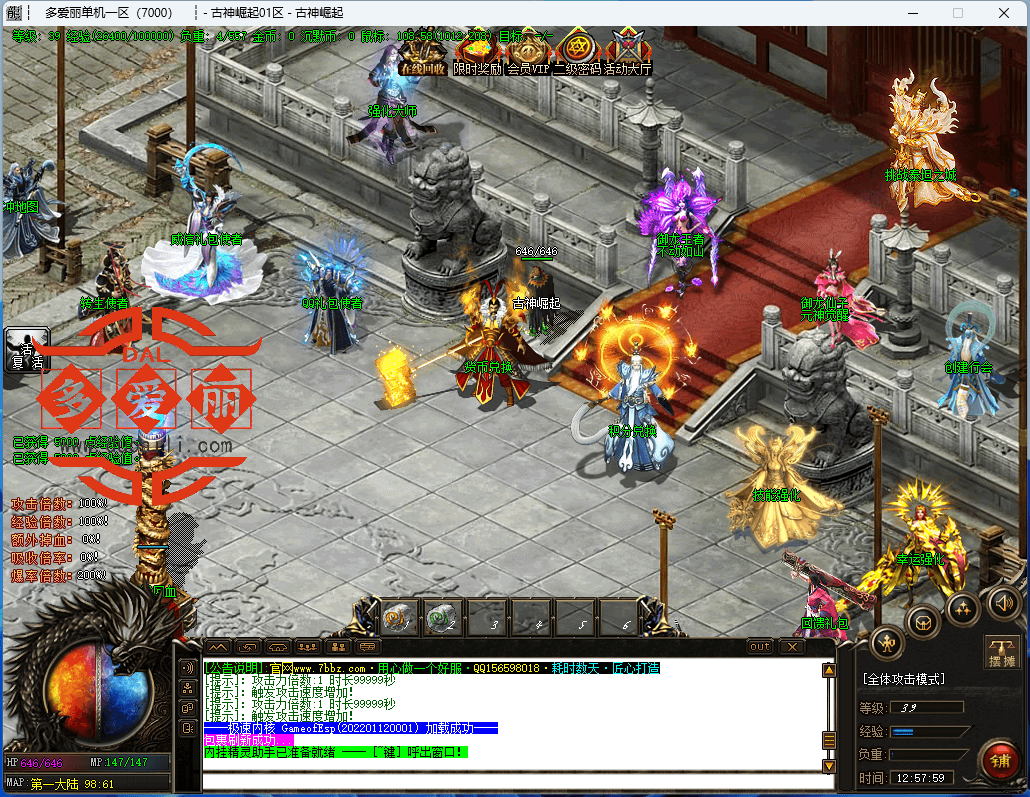The width and height of the screenshot is (1030, 797).
Task: Click the chat panel's out button
Action: click(760, 647)
